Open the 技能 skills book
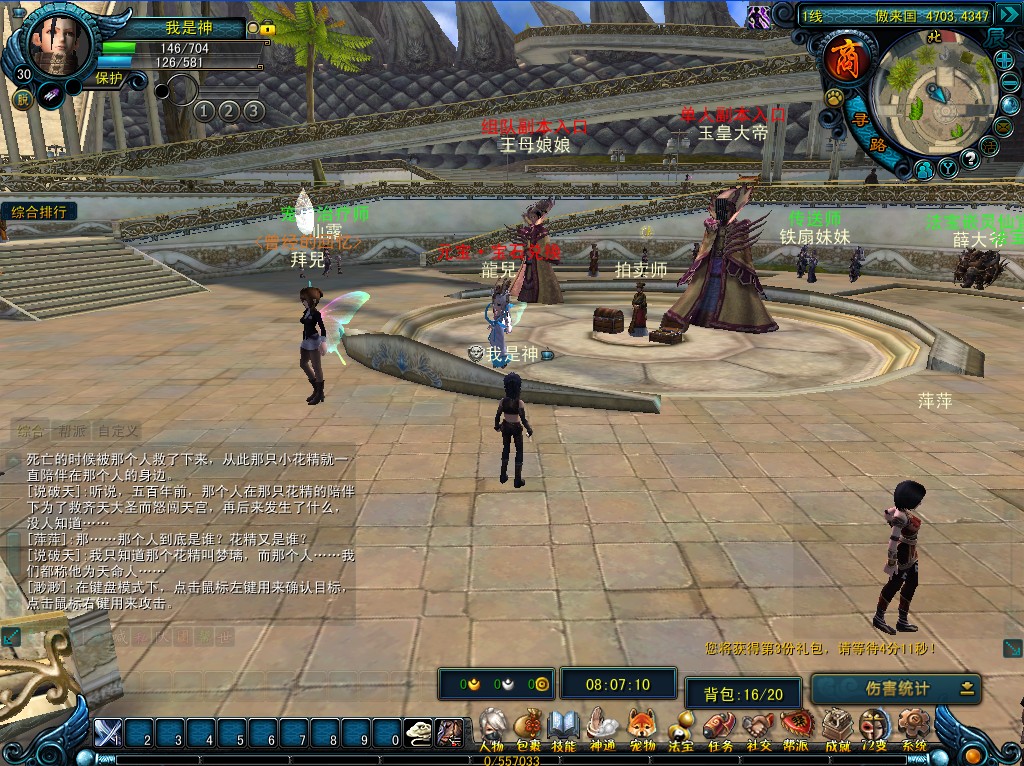Viewport: 1024px width, 766px height. pos(564,727)
